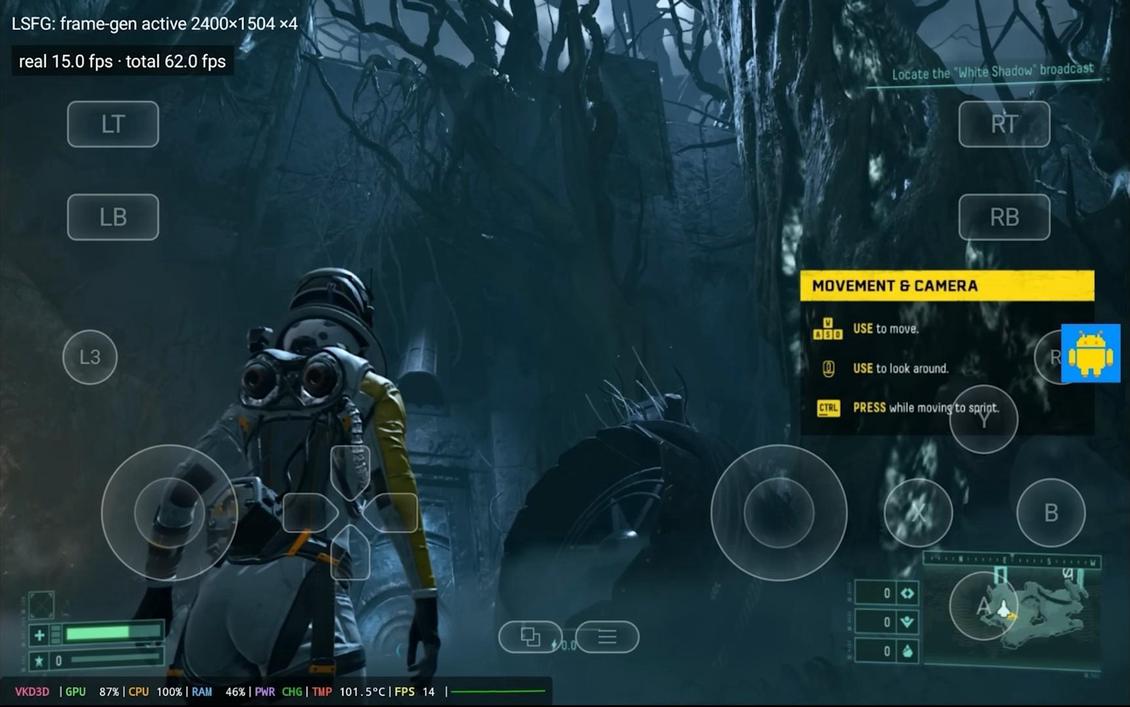Tap the on-screen Y button
This screenshot has width=1130, height=707.
[984, 419]
